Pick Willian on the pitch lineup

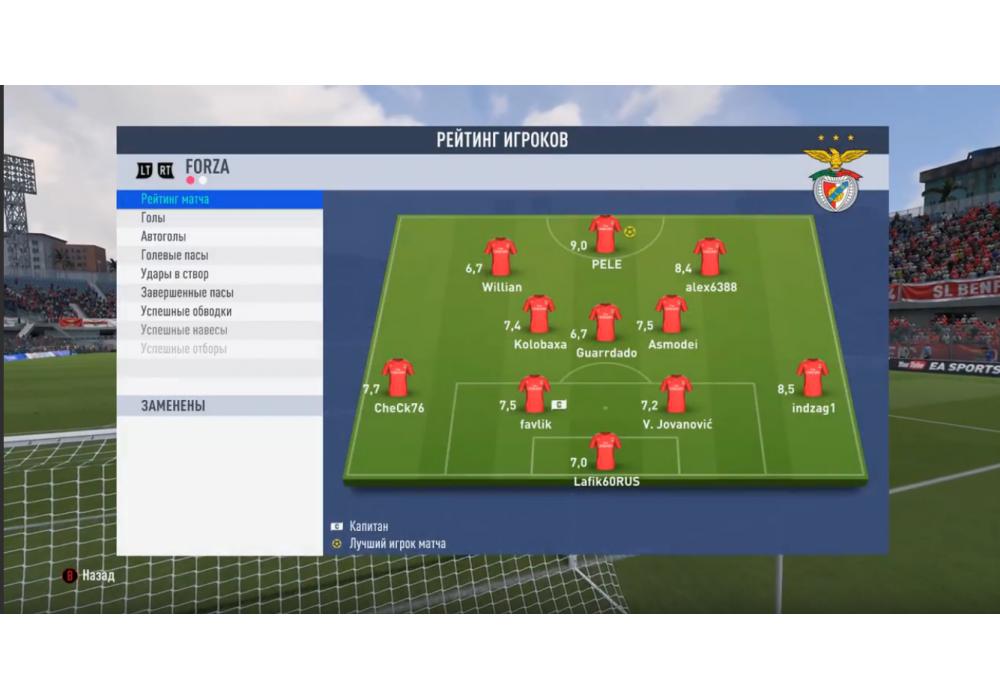pyautogui.click(x=500, y=257)
